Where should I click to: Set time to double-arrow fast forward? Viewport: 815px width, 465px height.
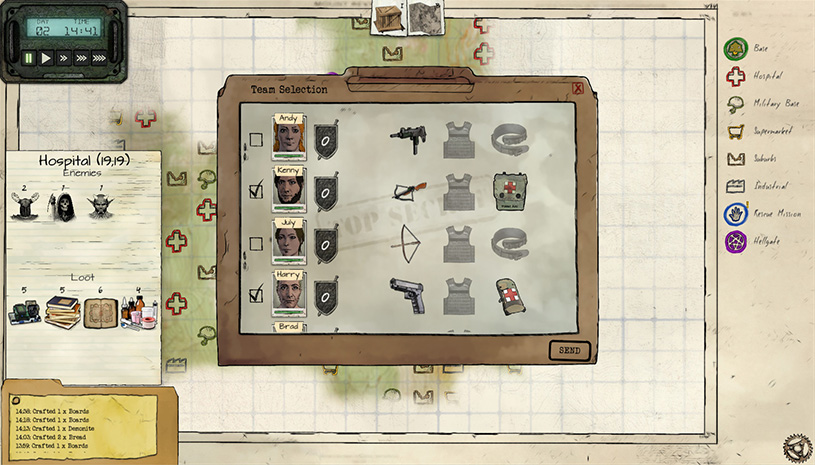point(63,58)
